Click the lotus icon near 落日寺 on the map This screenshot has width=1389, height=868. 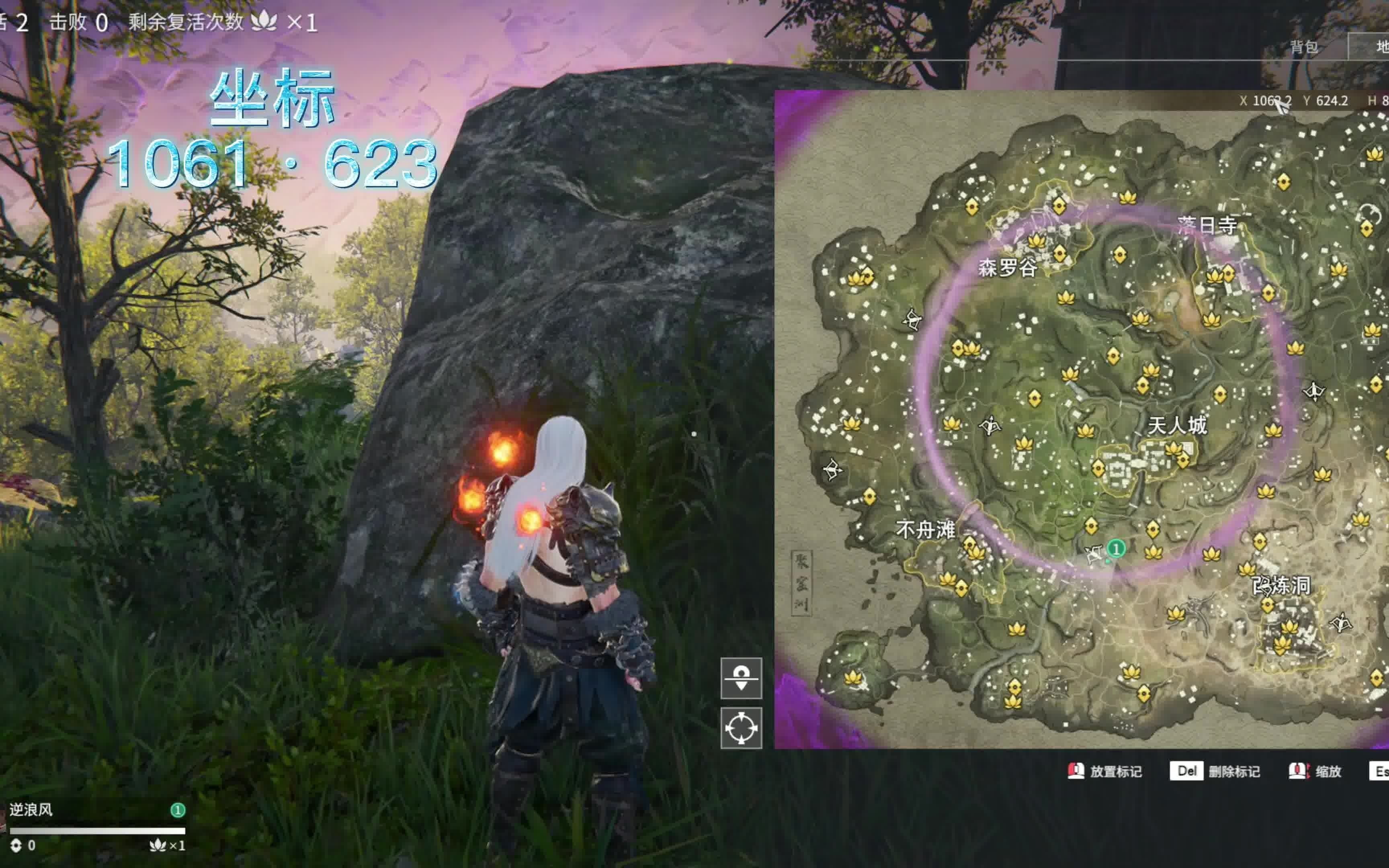click(1215, 274)
